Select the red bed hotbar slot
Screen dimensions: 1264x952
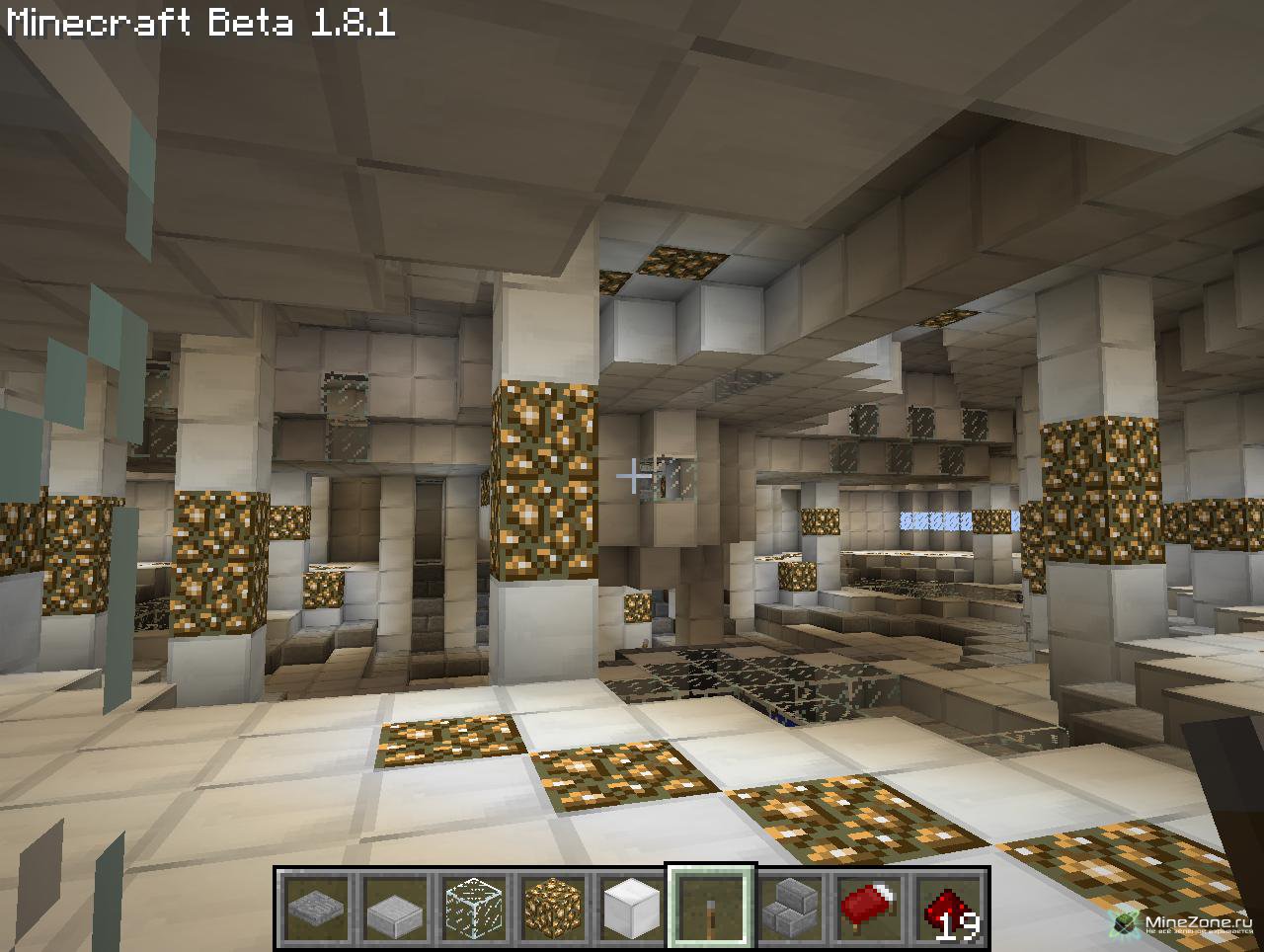(869, 907)
